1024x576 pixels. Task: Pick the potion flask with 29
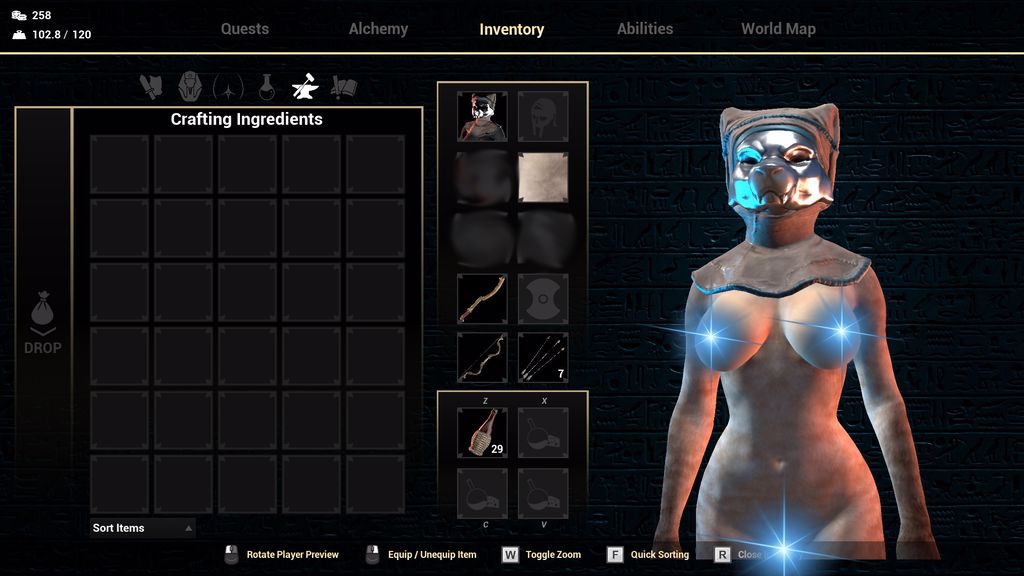(482, 432)
